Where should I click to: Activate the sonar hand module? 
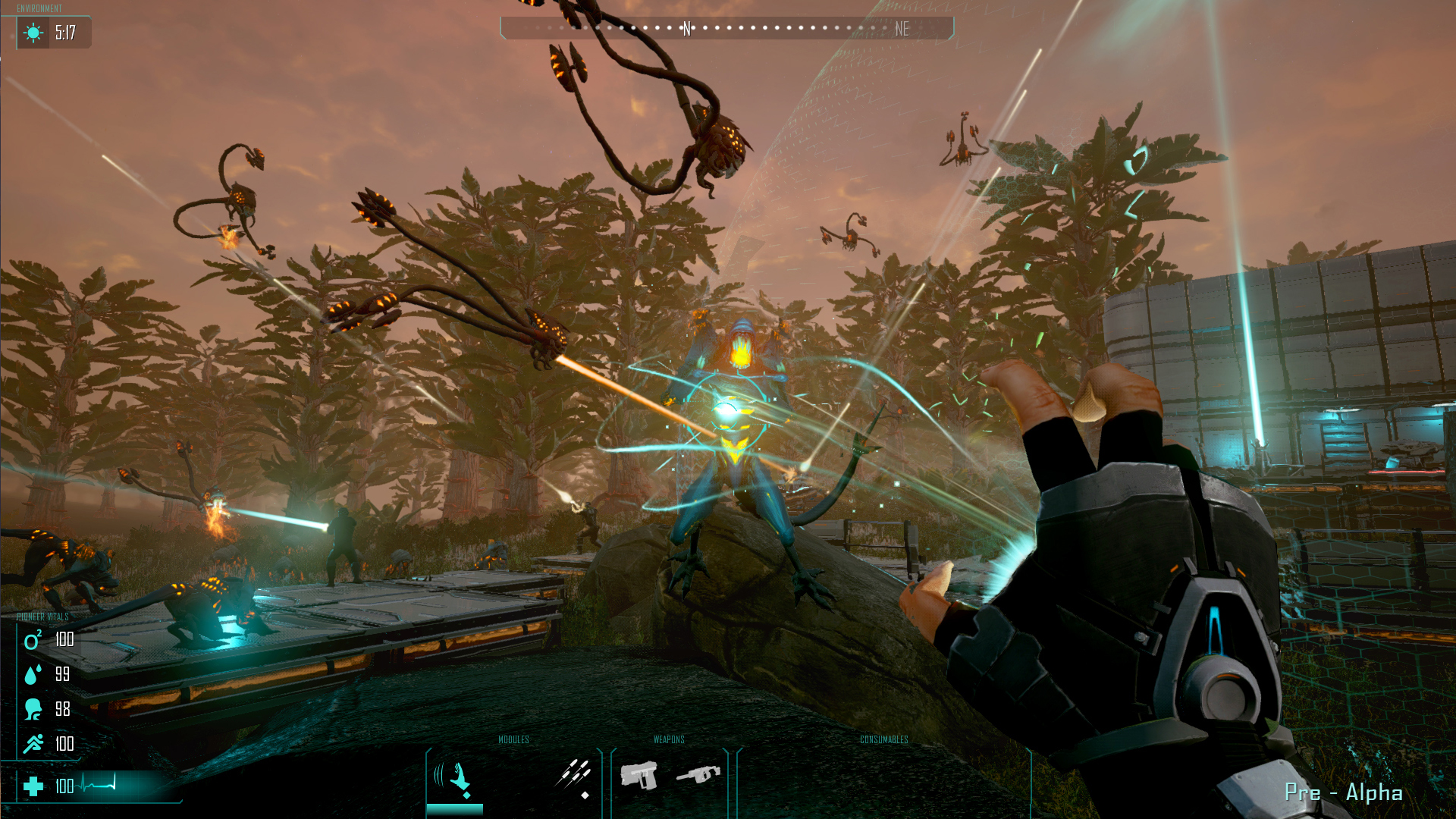(x=455, y=778)
